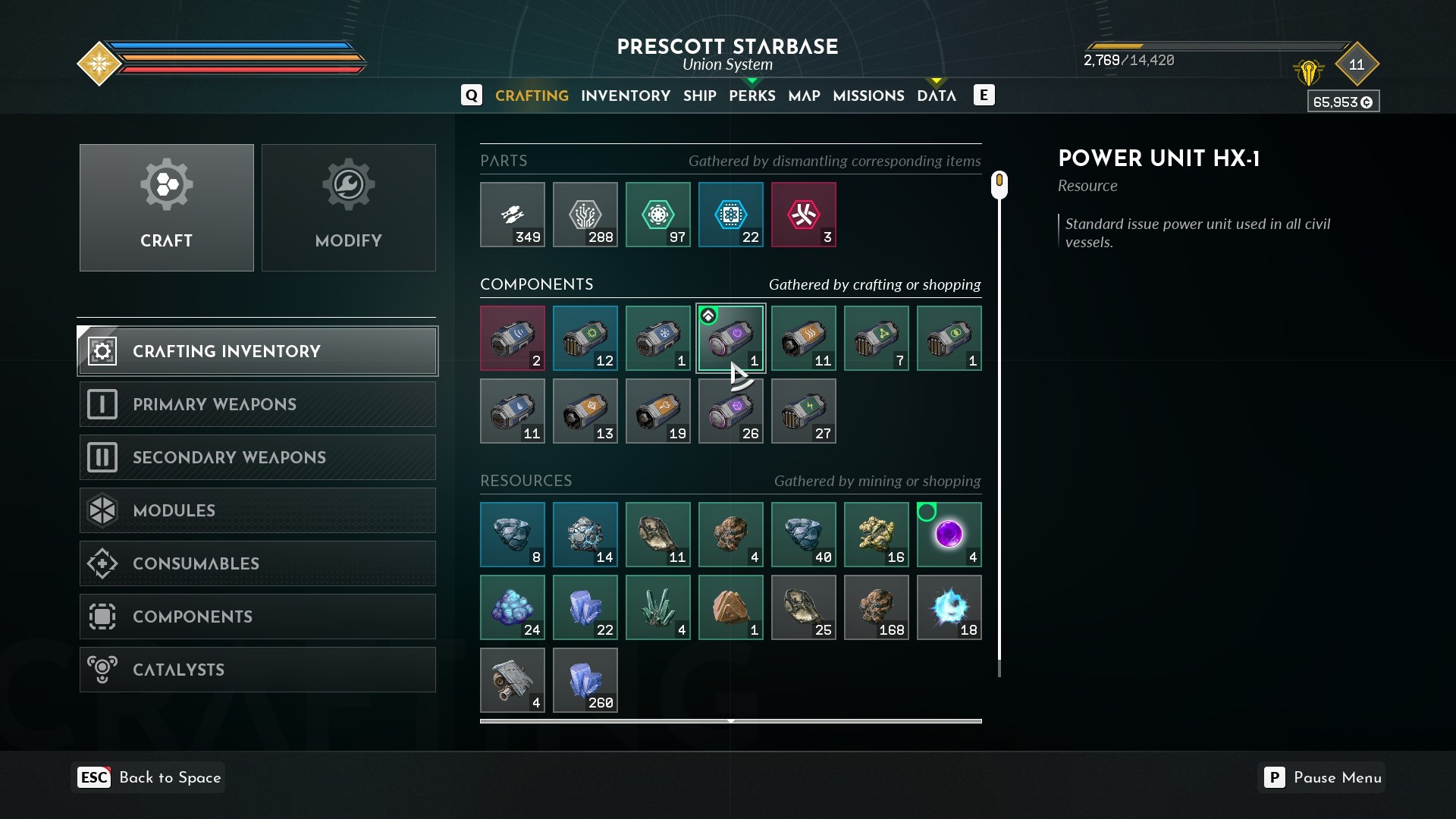Select the Crafting Inventory entry
The width and height of the screenshot is (1456, 819).
[x=258, y=351]
